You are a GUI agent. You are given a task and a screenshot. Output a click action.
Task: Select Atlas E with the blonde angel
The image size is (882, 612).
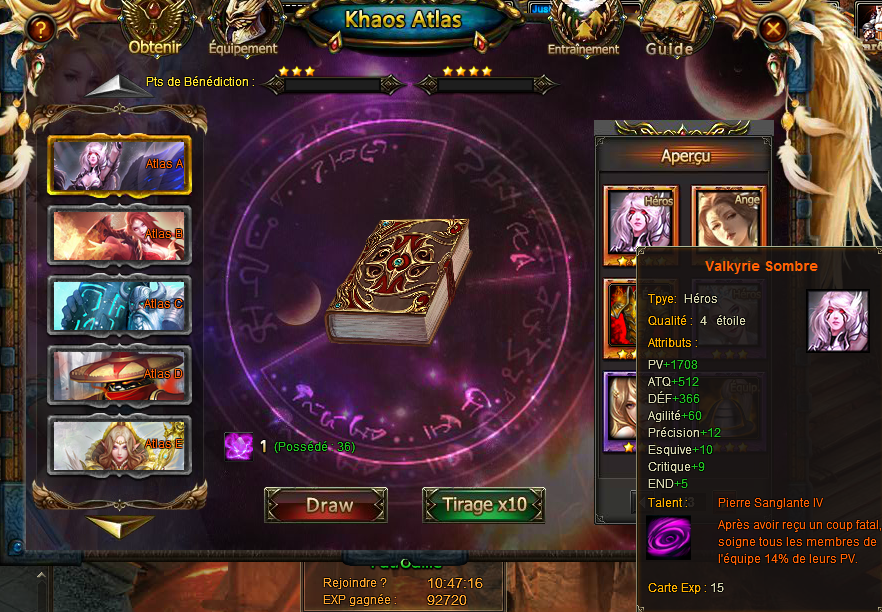click(119, 444)
